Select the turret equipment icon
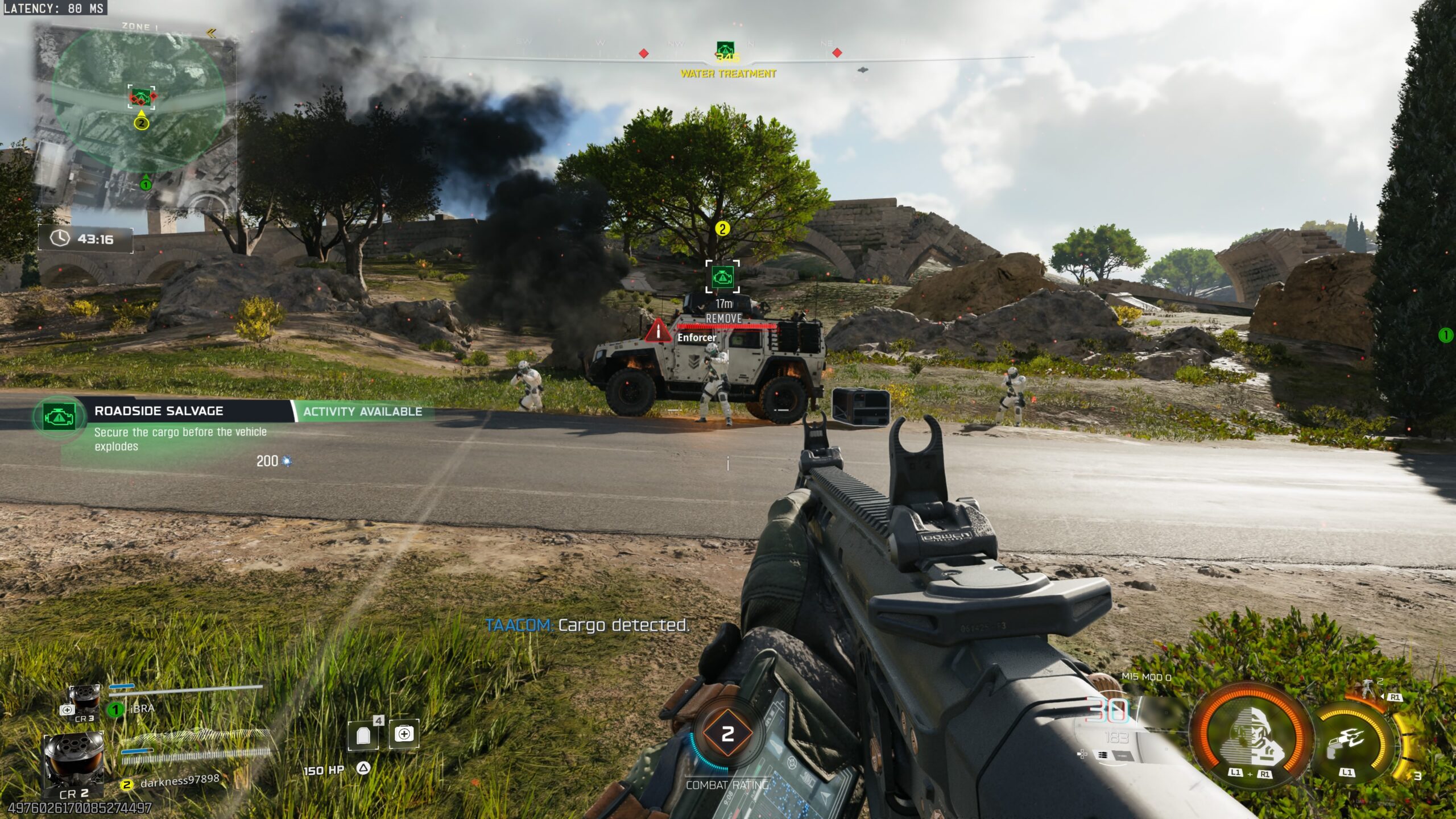 1366,688
